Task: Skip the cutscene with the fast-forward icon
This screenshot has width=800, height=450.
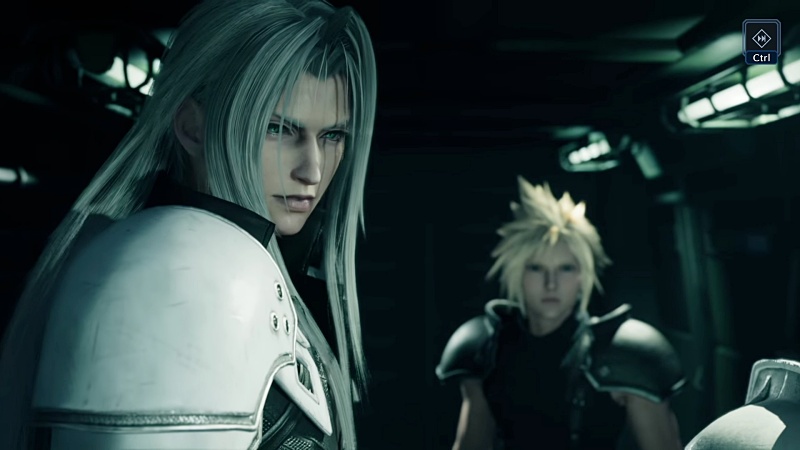Action: (x=761, y=37)
